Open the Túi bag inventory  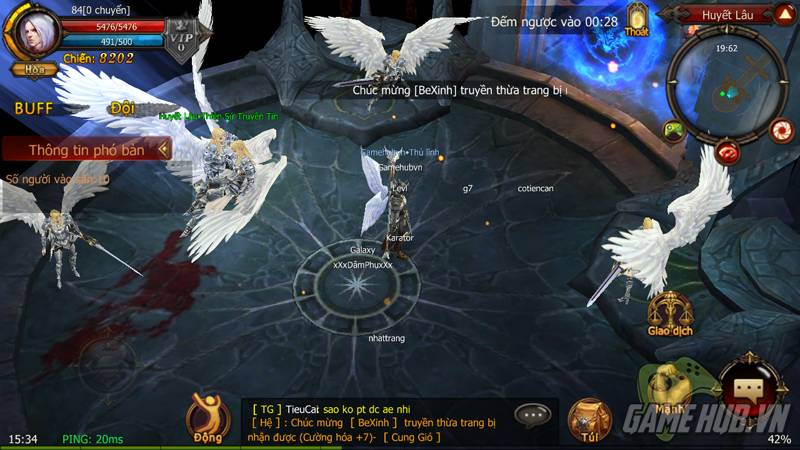(x=589, y=420)
